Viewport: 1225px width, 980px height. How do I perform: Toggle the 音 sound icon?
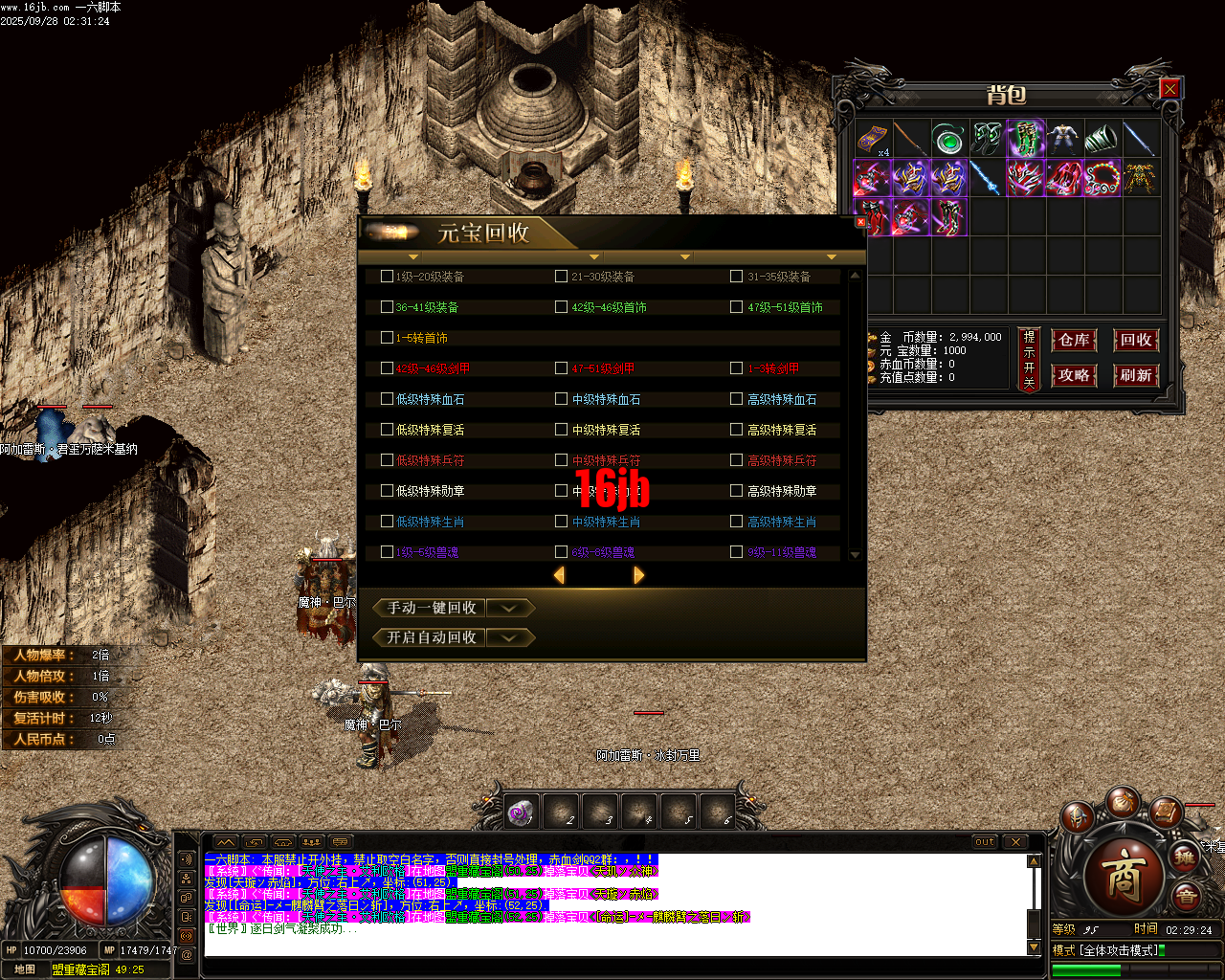(1185, 895)
